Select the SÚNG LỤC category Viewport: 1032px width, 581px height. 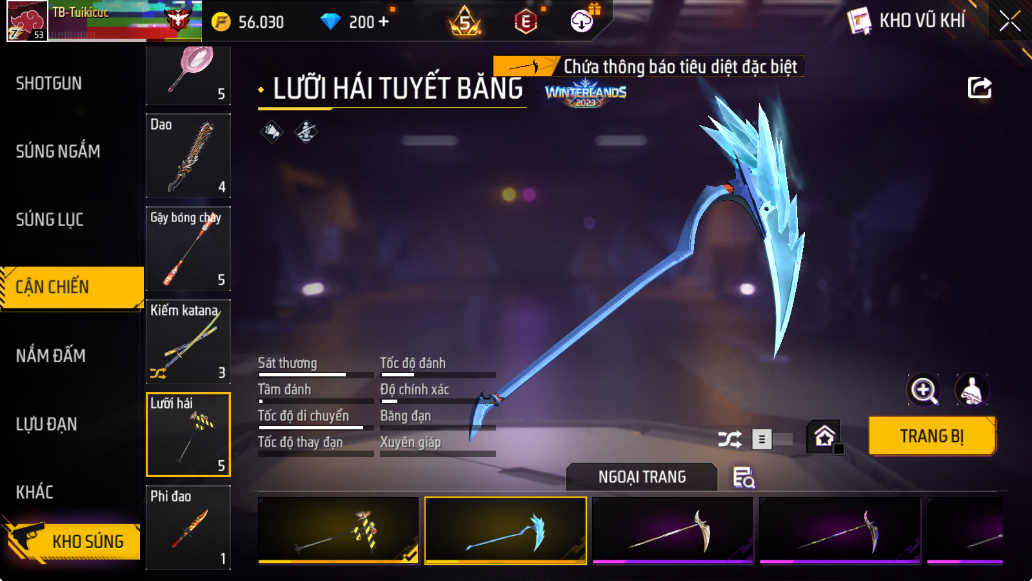[x=50, y=219]
